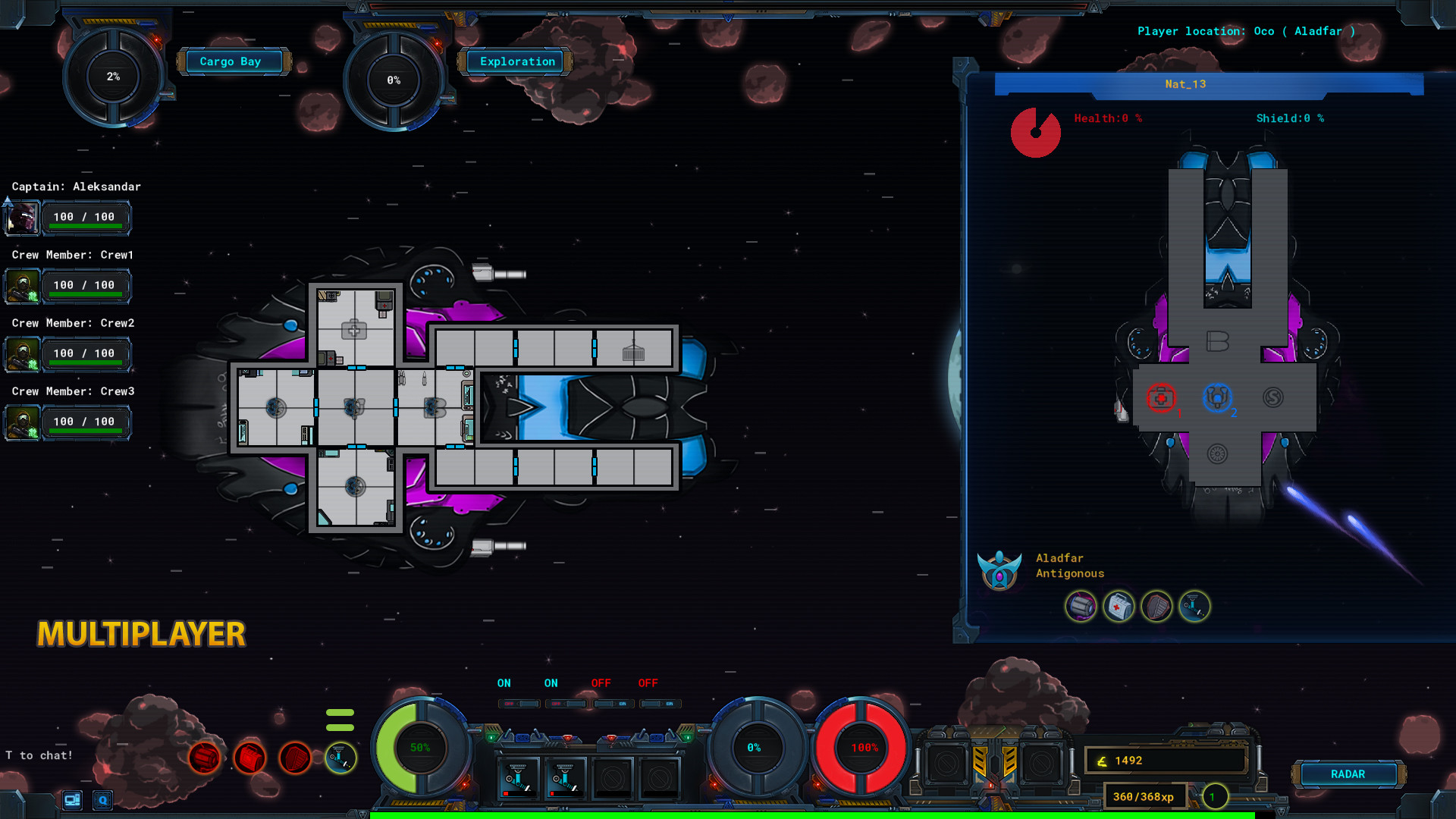Select Captain Aleksandar's portrait

coord(23,218)
